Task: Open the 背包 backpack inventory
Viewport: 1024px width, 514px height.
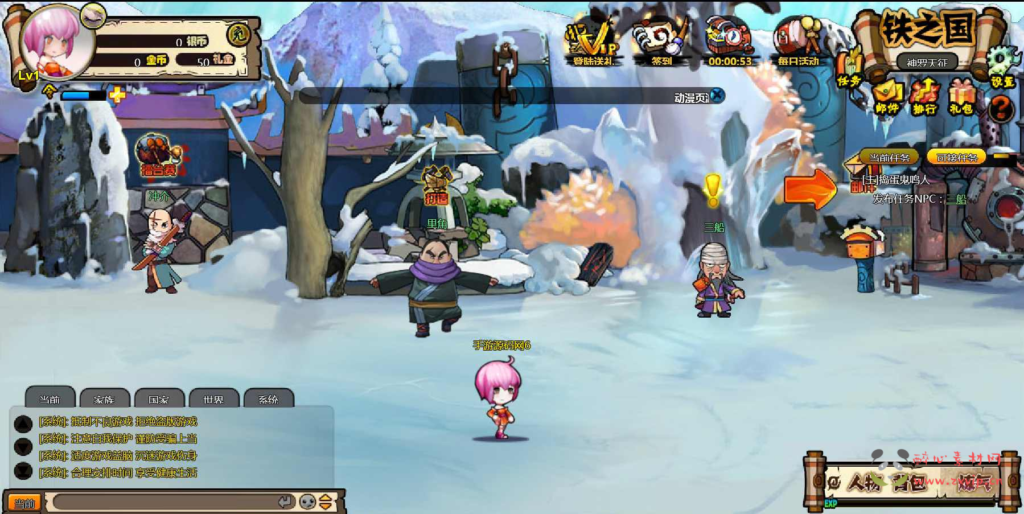Action: 910,483
